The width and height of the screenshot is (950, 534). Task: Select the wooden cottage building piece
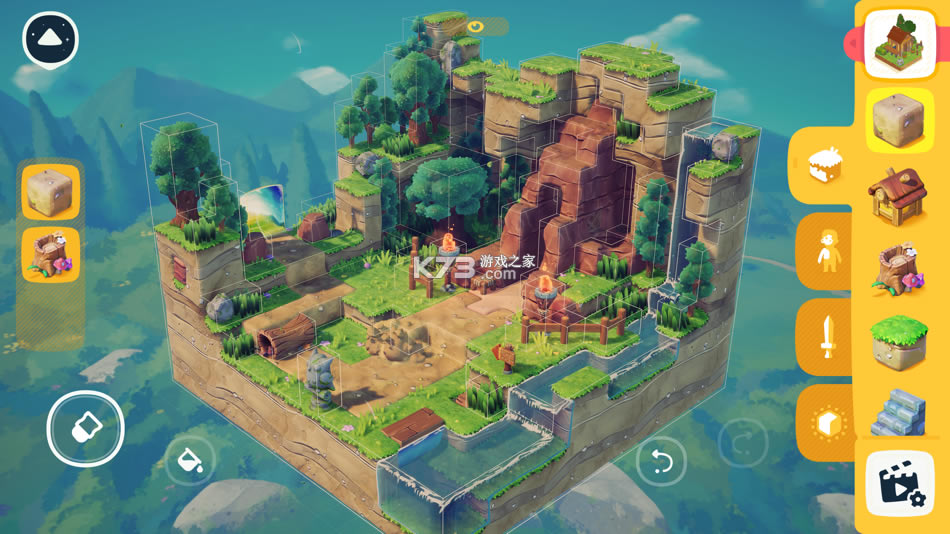(898, 196)
